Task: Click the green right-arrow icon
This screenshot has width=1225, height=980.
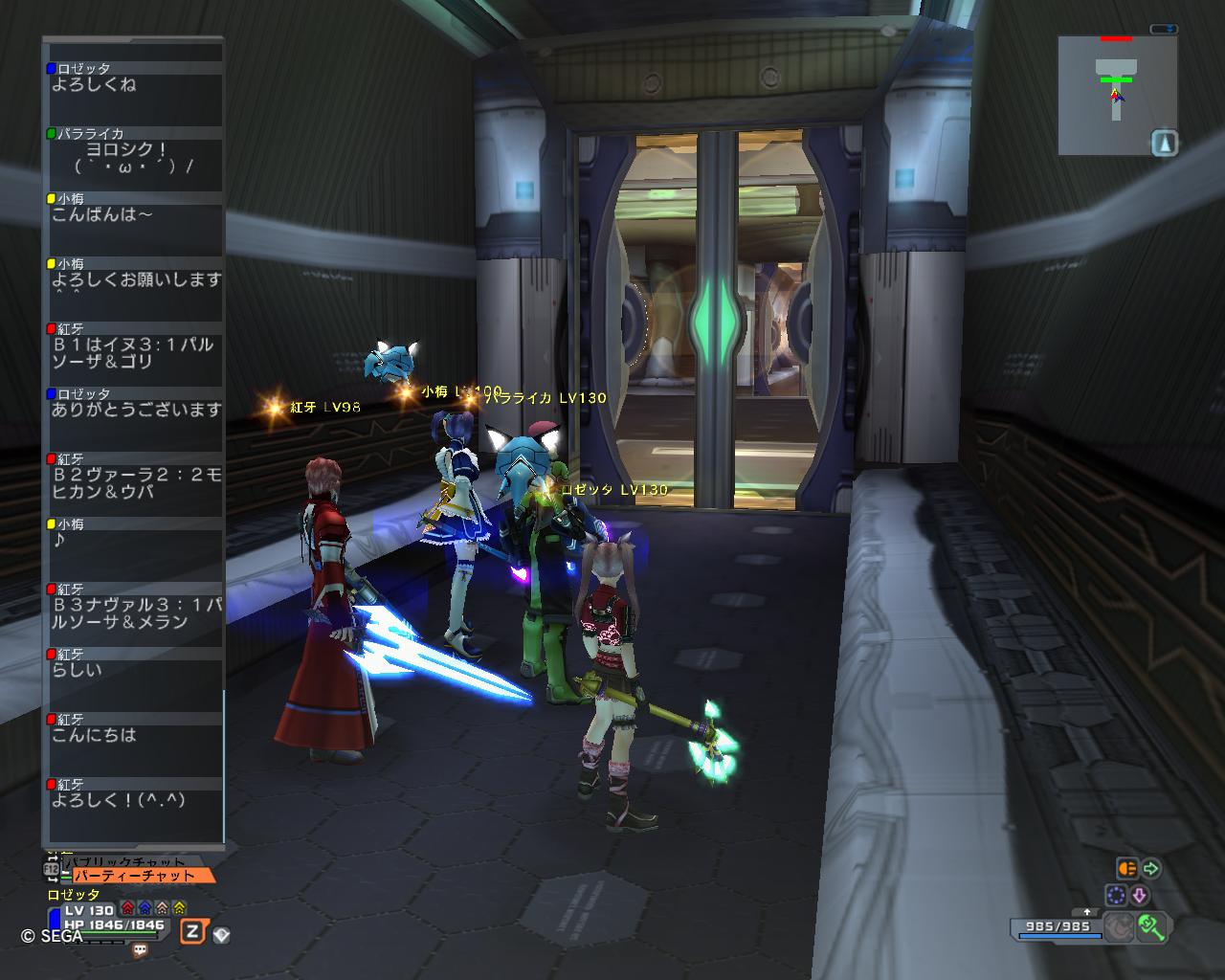Action: [x=1151, y=869]
